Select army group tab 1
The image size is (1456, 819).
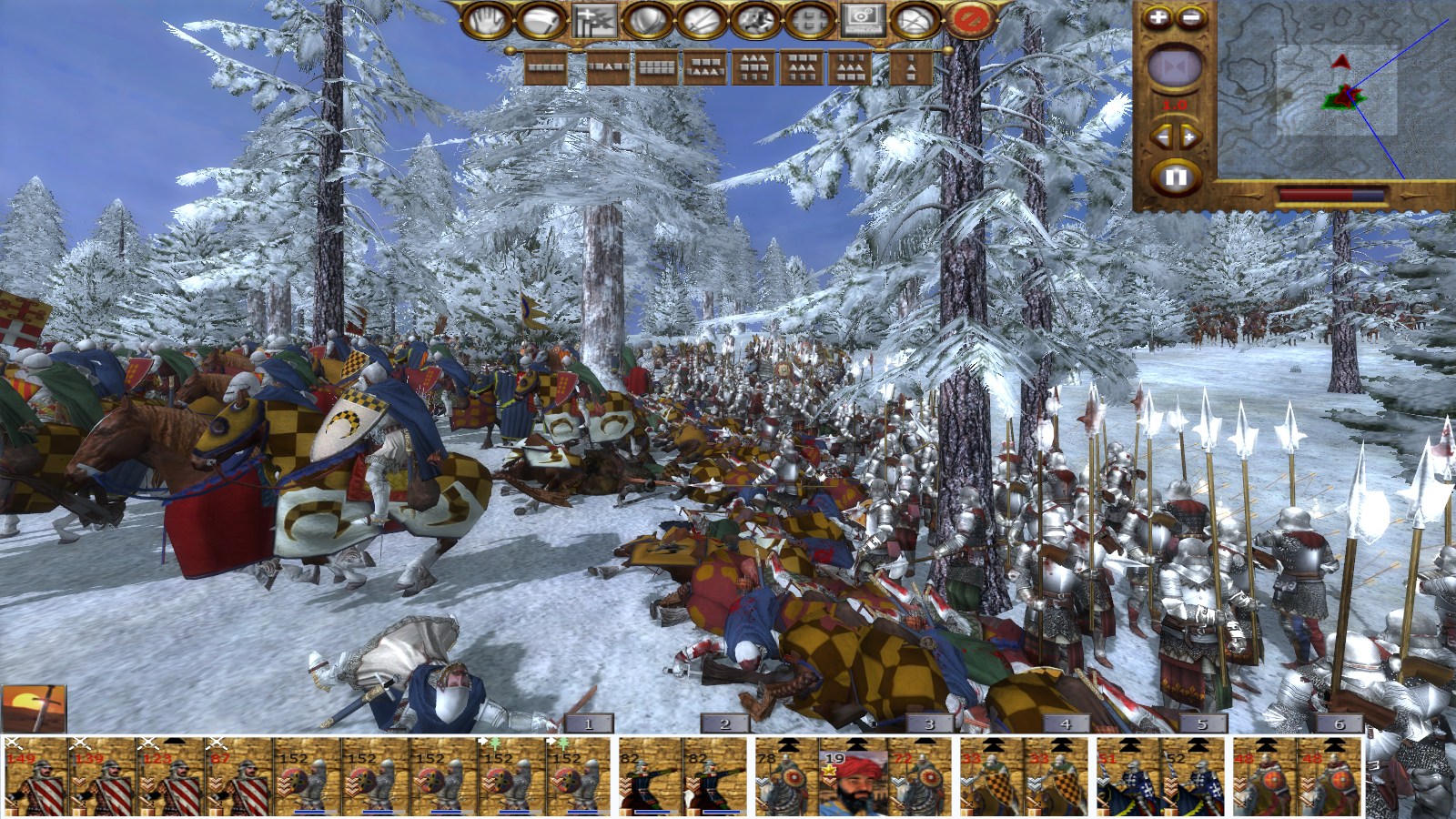click(588, 724)
